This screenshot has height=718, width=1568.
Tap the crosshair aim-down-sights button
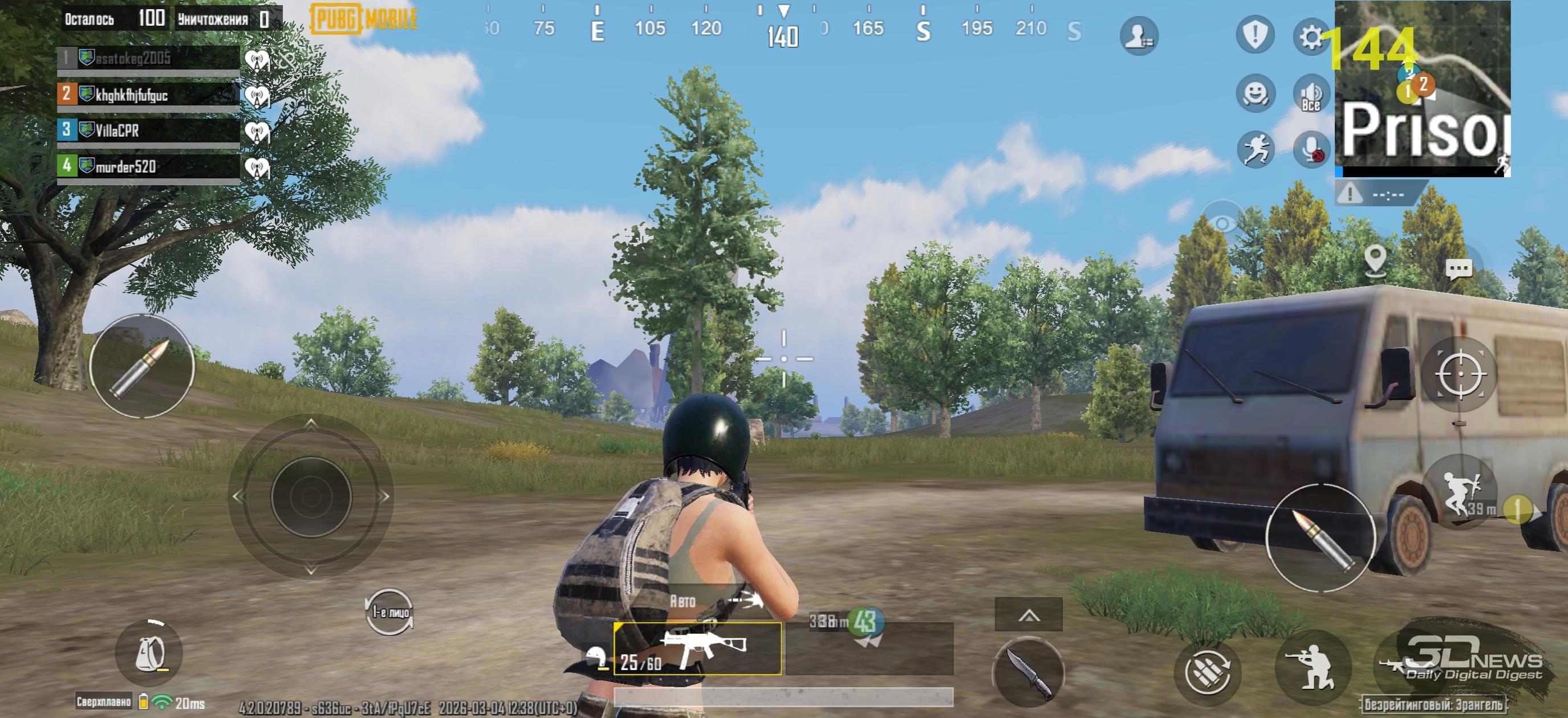(1459, 374)
